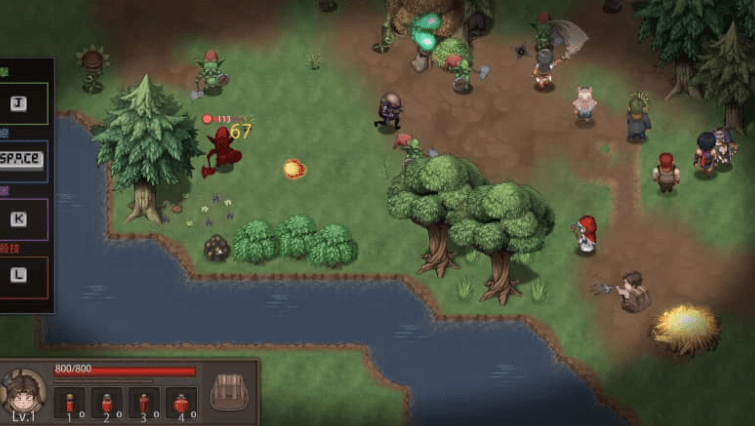Select the red potion in slot 2

[107, 402]
